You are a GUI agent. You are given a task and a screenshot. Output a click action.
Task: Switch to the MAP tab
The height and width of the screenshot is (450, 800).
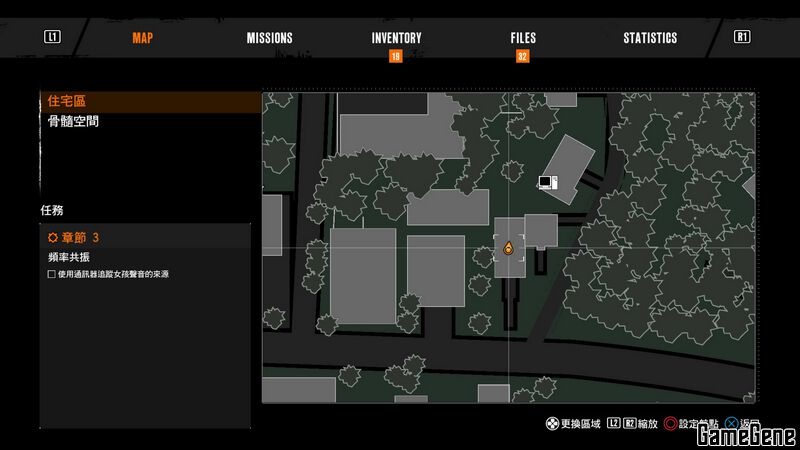coord(143,38)
